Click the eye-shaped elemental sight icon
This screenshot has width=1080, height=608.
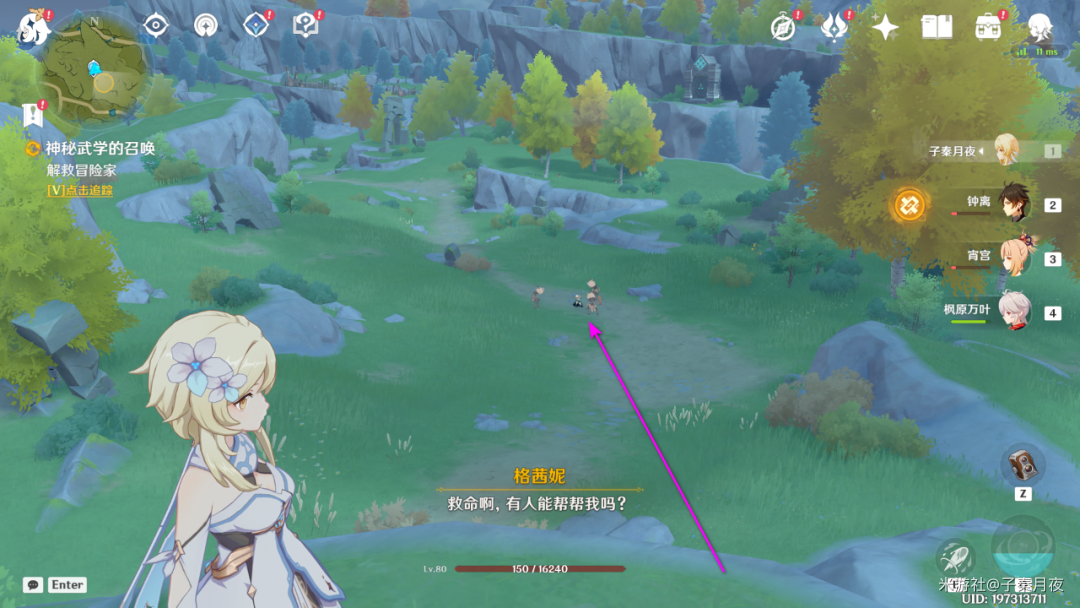tap(156, 26)
